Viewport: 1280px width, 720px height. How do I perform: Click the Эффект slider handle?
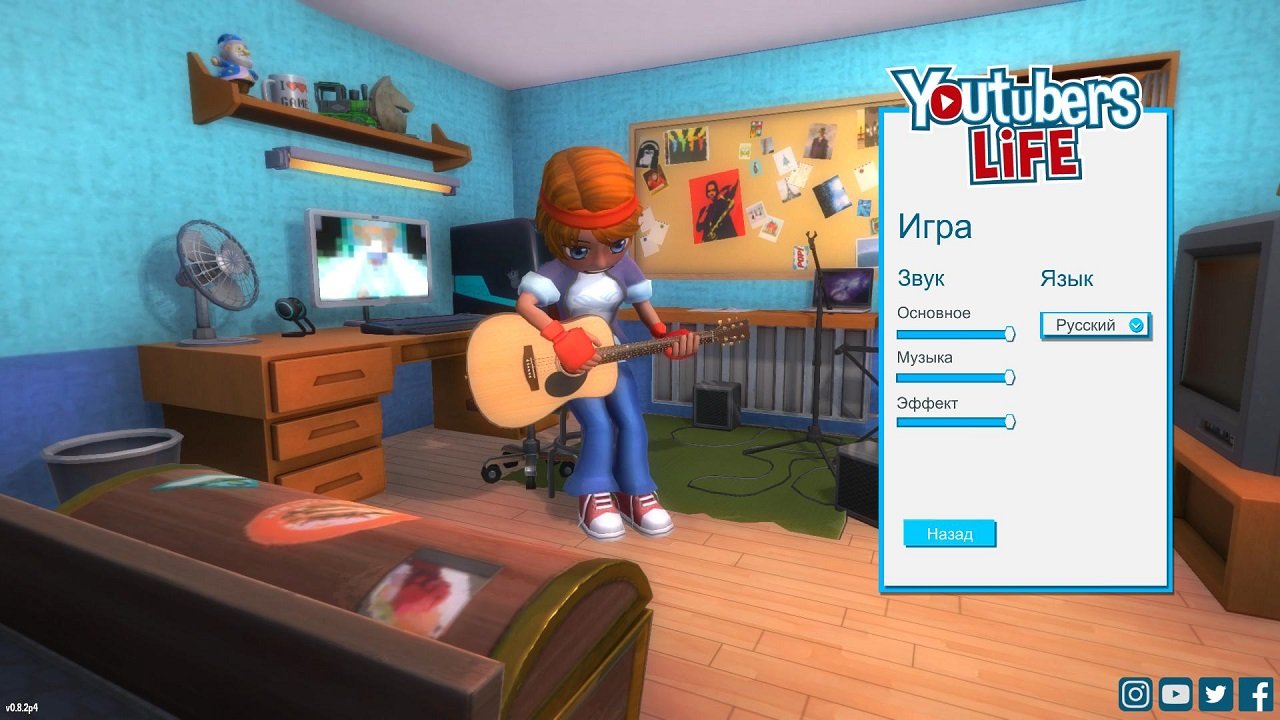point(1009,422)
